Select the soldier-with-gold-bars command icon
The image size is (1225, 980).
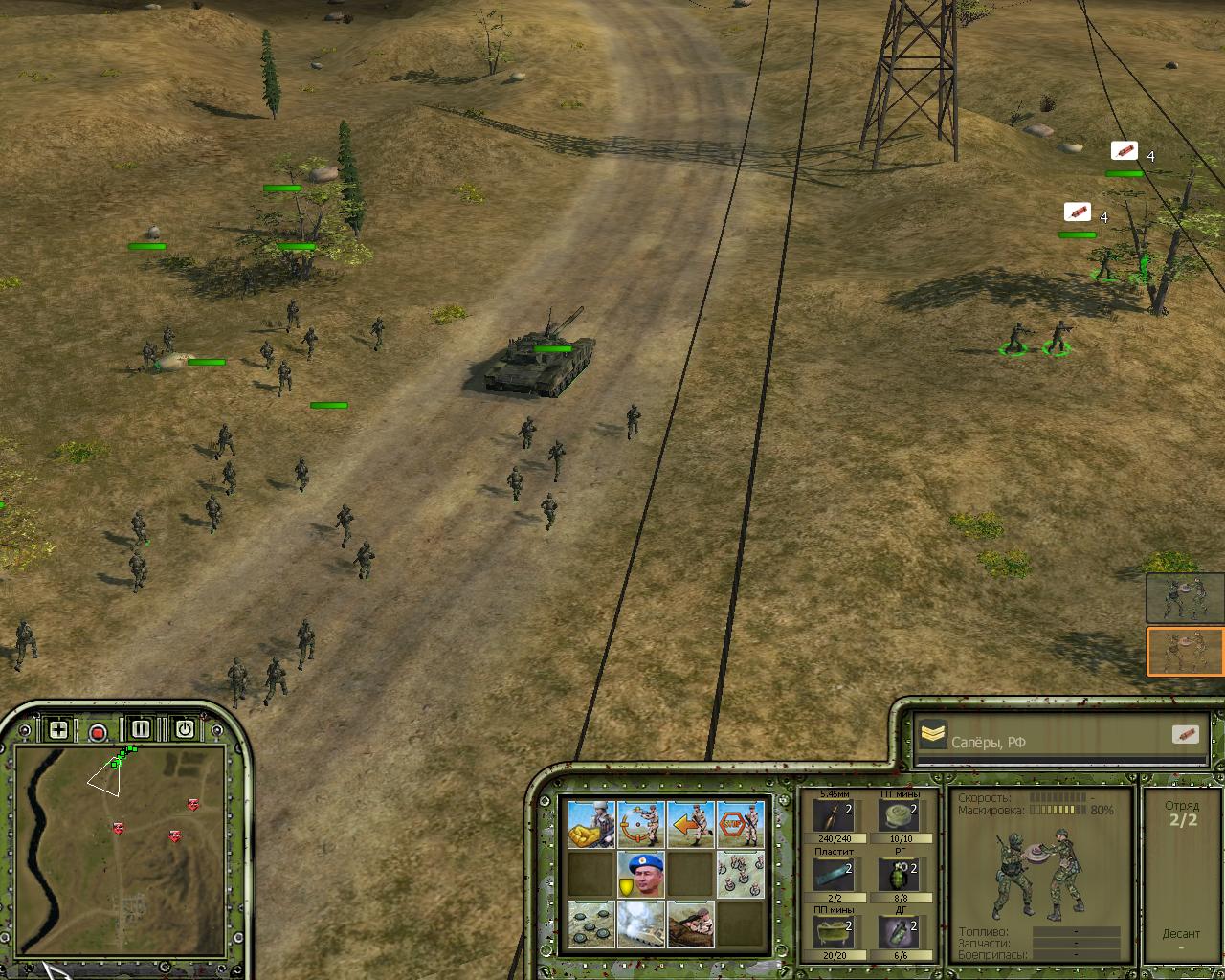[x=590, y=825]
